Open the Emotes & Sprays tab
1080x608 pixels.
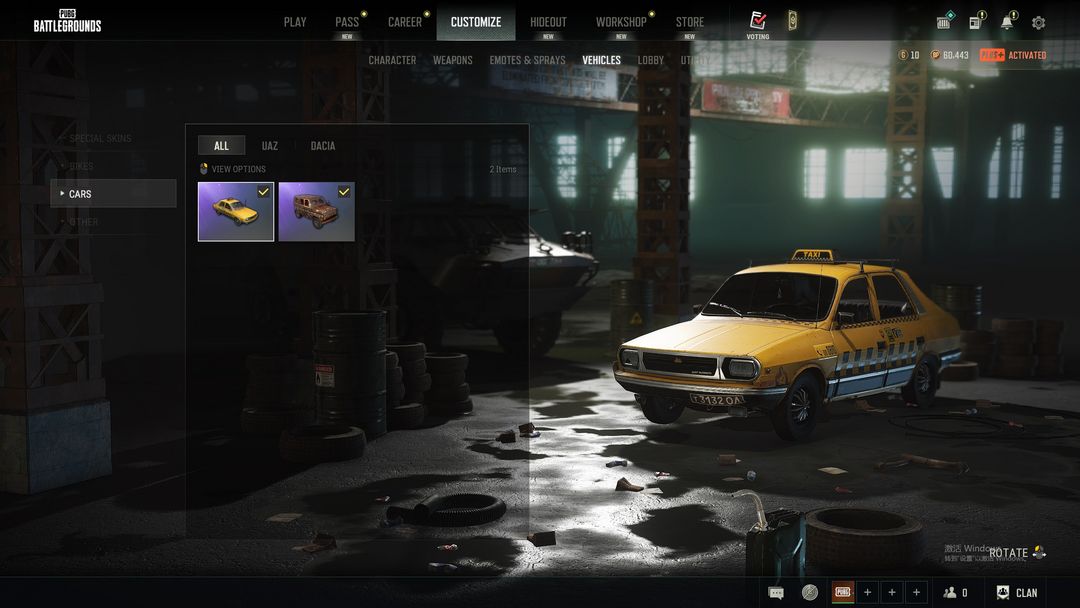527,60
